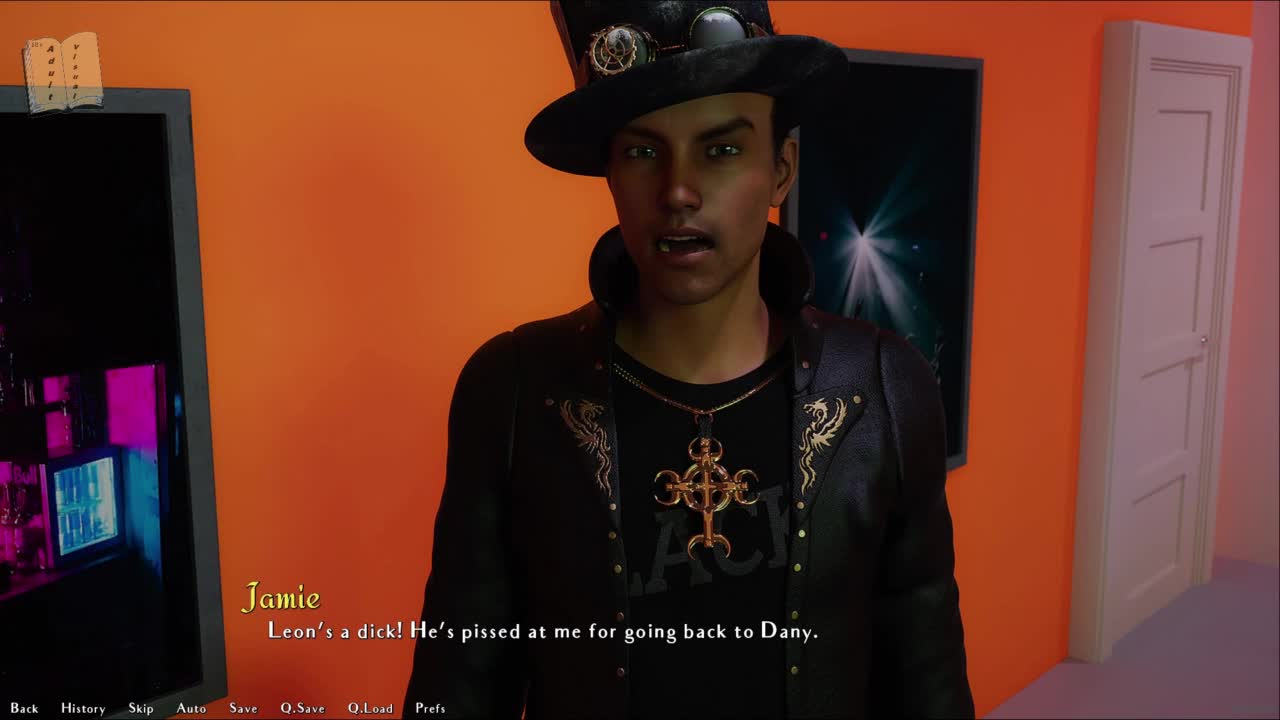The image size is (1280, 720).
Task: Activate Skip mode
Action: click(x=141, y=708)
